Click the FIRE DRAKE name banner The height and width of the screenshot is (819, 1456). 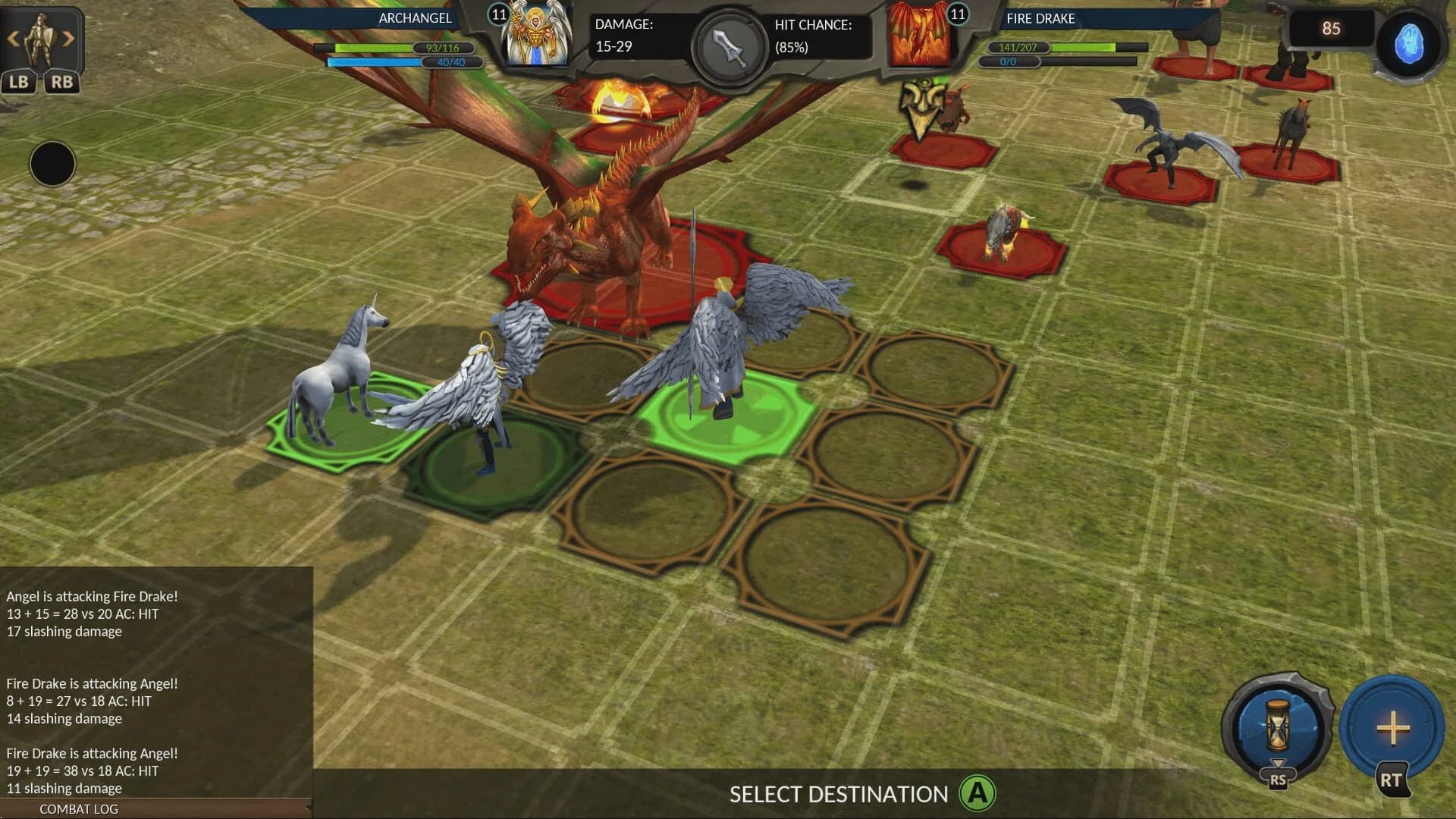pyautogui.click(x=1042, y=18)
